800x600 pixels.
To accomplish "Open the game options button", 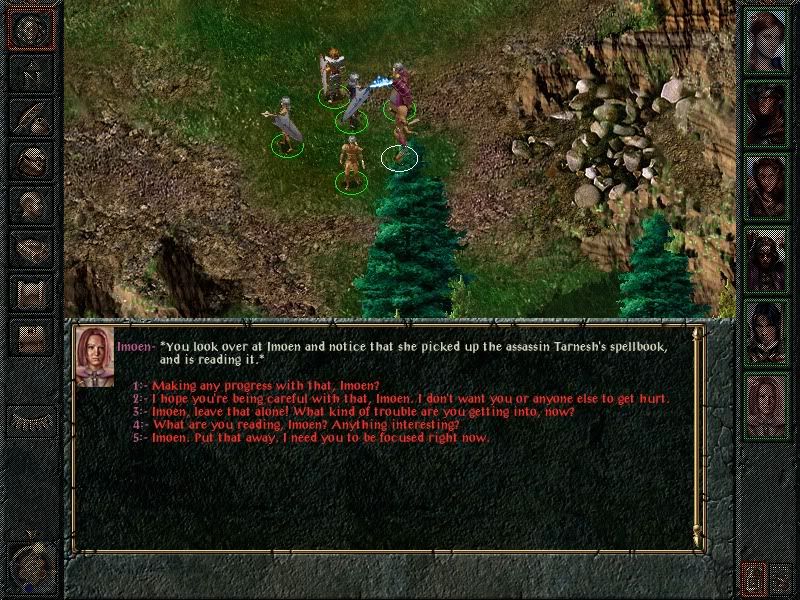I will pyautogui.click(x=30, y=335).
